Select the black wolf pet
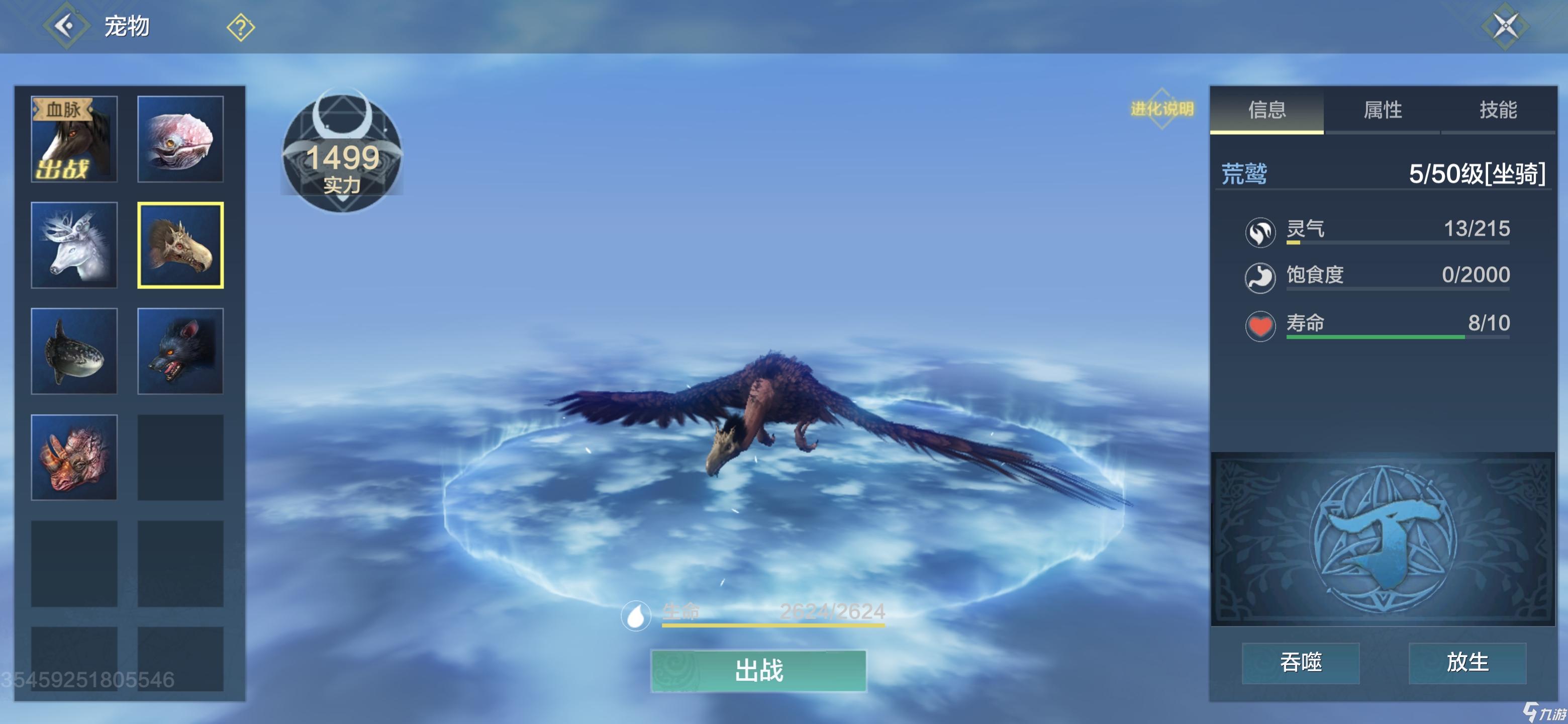 click(x=180, y=351)
